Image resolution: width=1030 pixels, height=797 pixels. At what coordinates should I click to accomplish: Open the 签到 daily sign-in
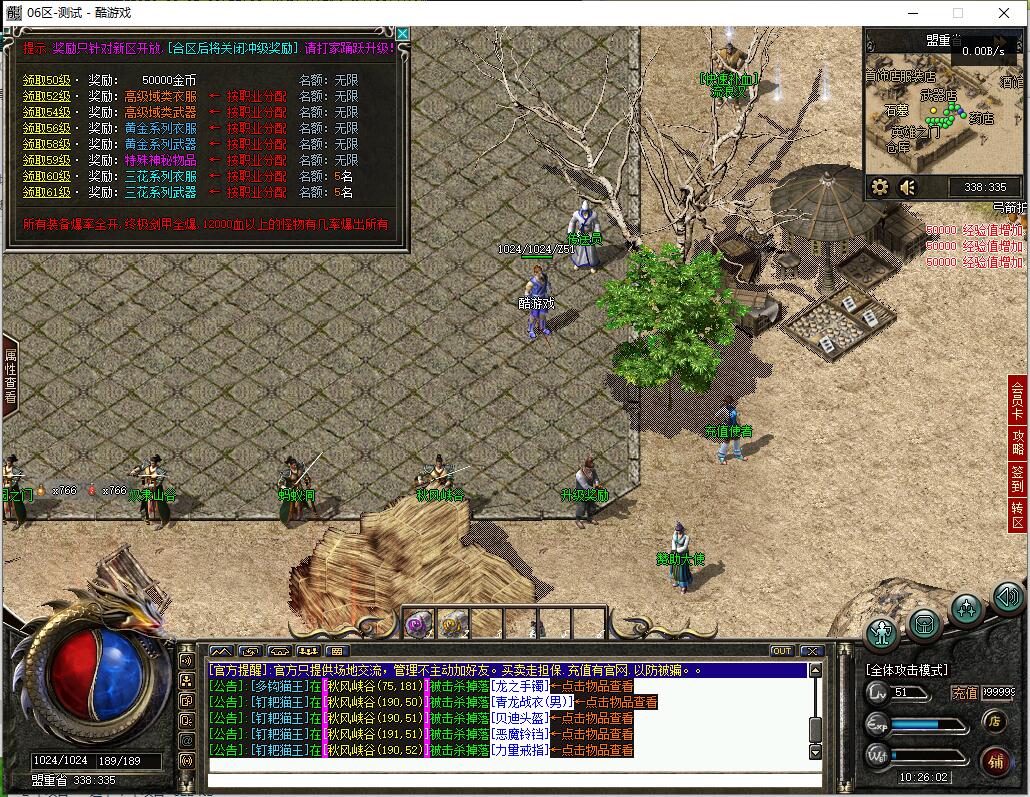(x=1018, y=480)
